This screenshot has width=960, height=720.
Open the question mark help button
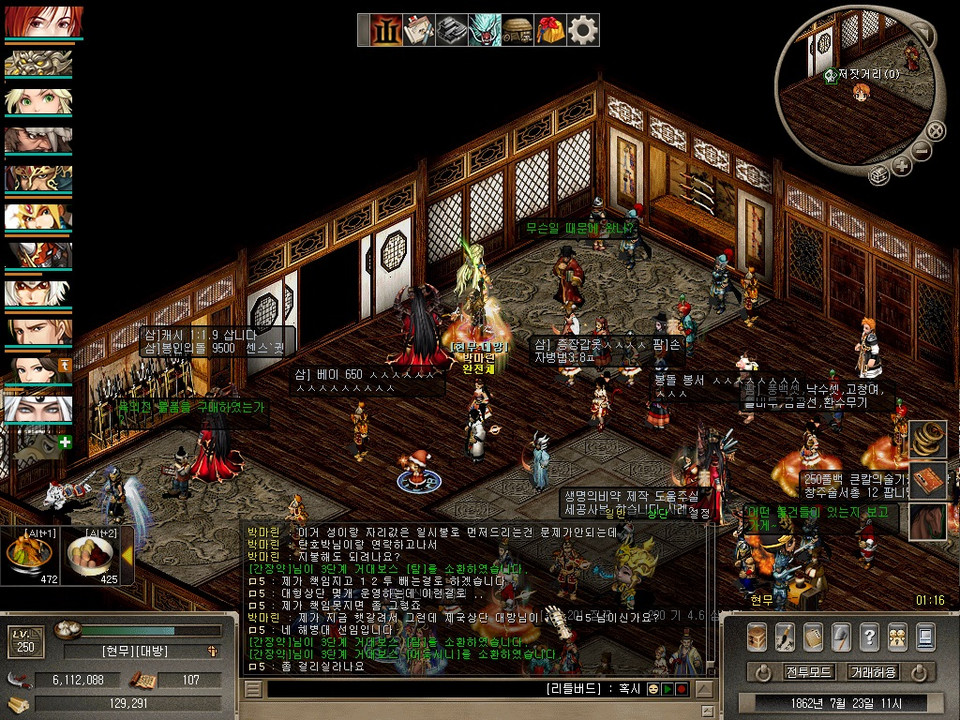click(x=869, y=636)
